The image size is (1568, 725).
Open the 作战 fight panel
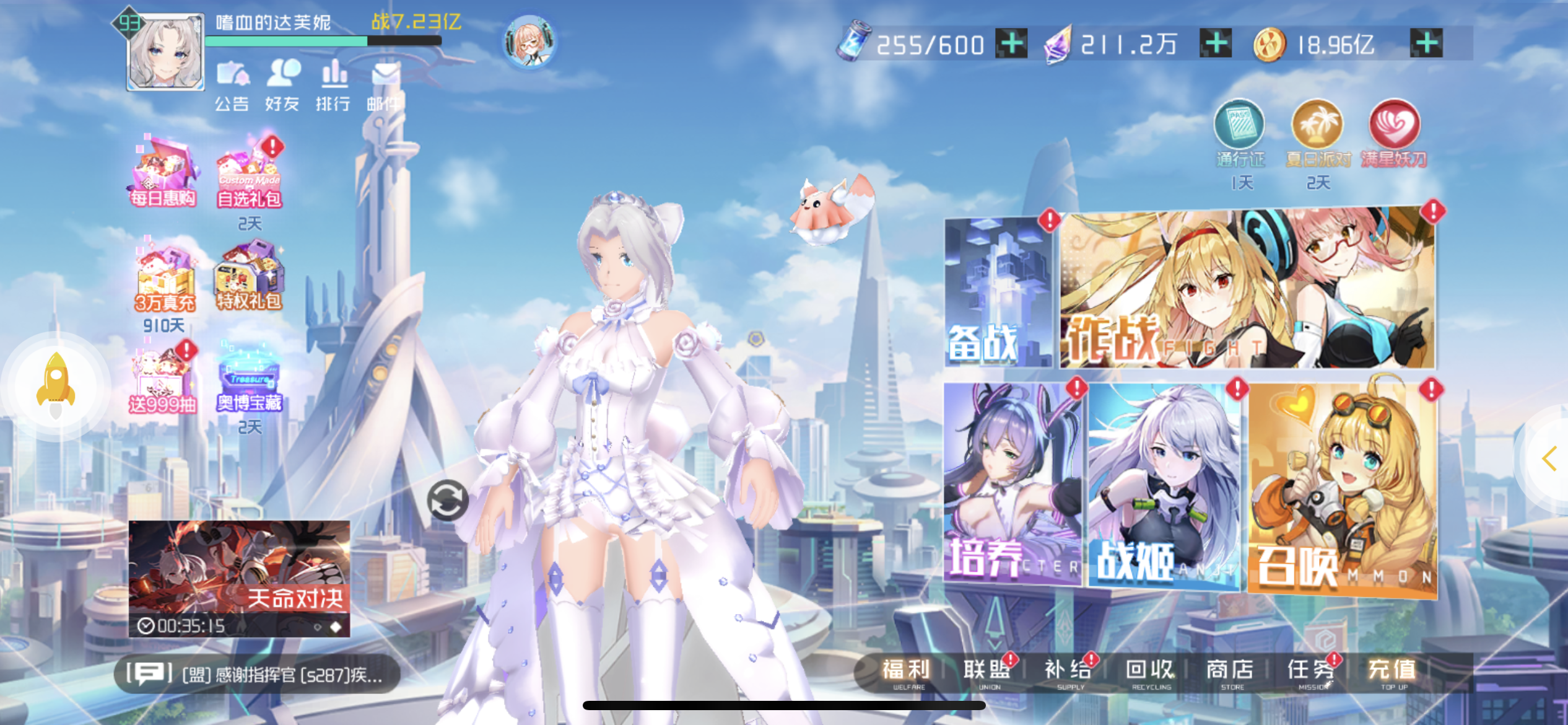coord(1247,289)
